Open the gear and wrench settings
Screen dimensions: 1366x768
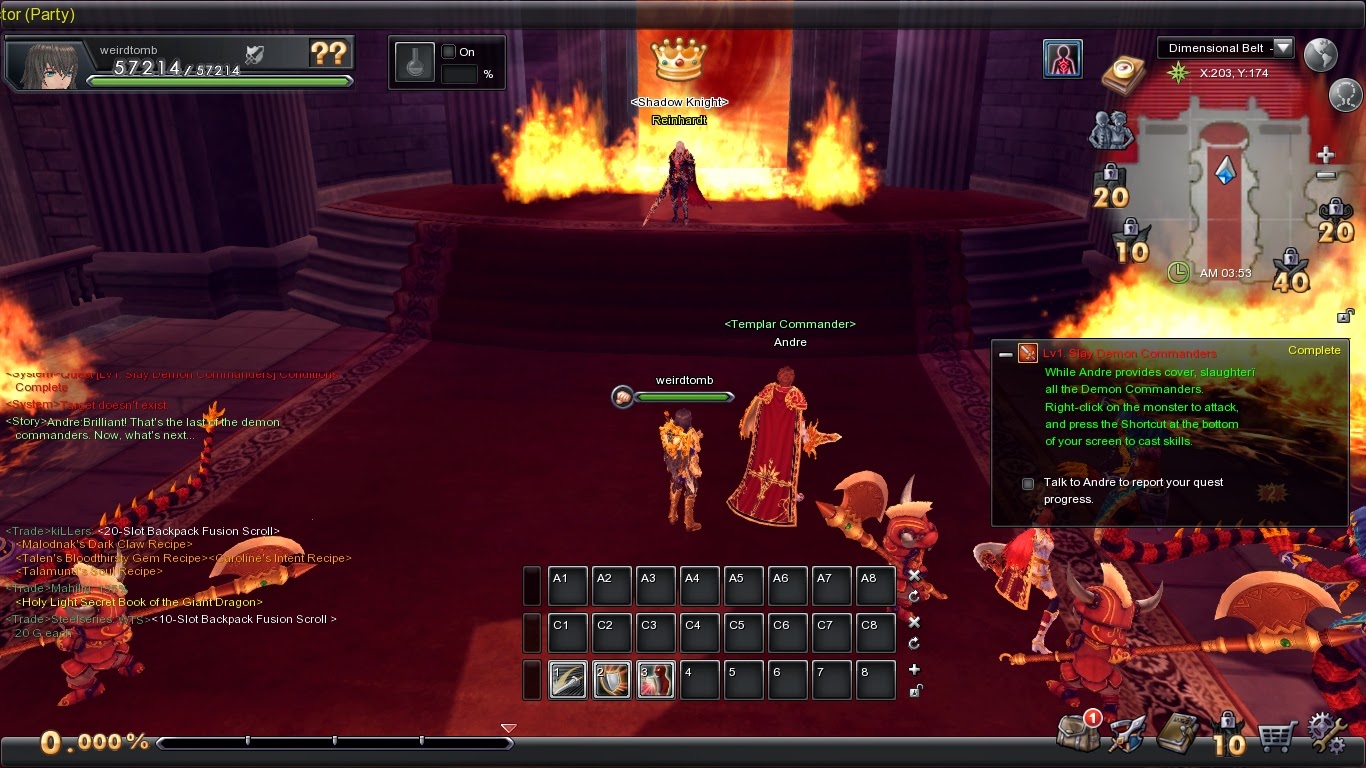(1328, 733)
